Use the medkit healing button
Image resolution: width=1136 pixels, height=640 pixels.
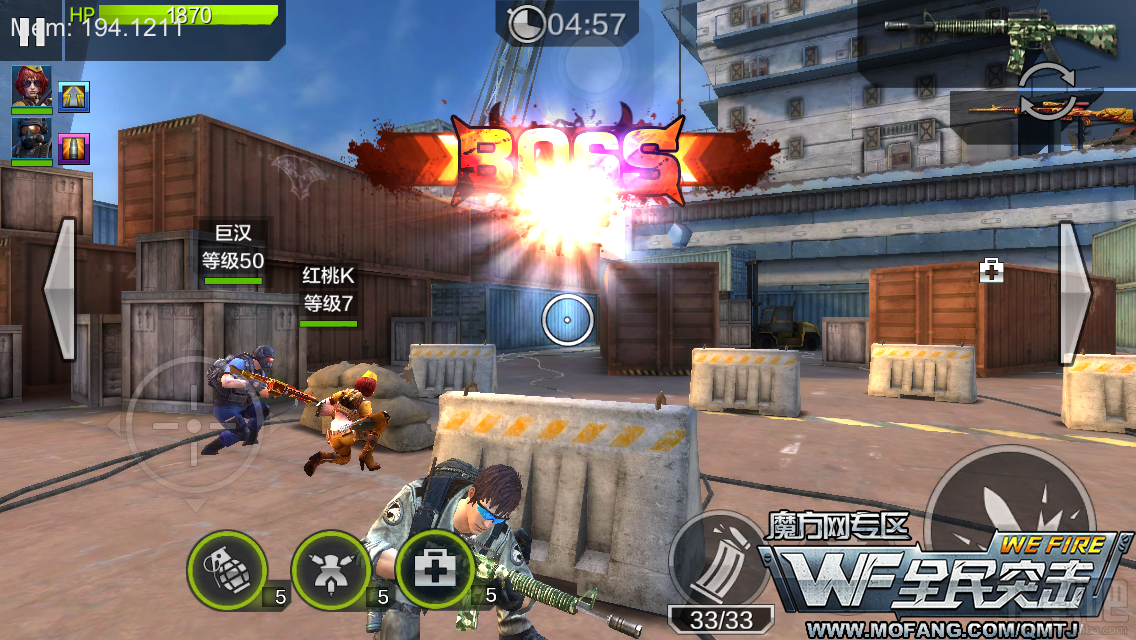435,570
